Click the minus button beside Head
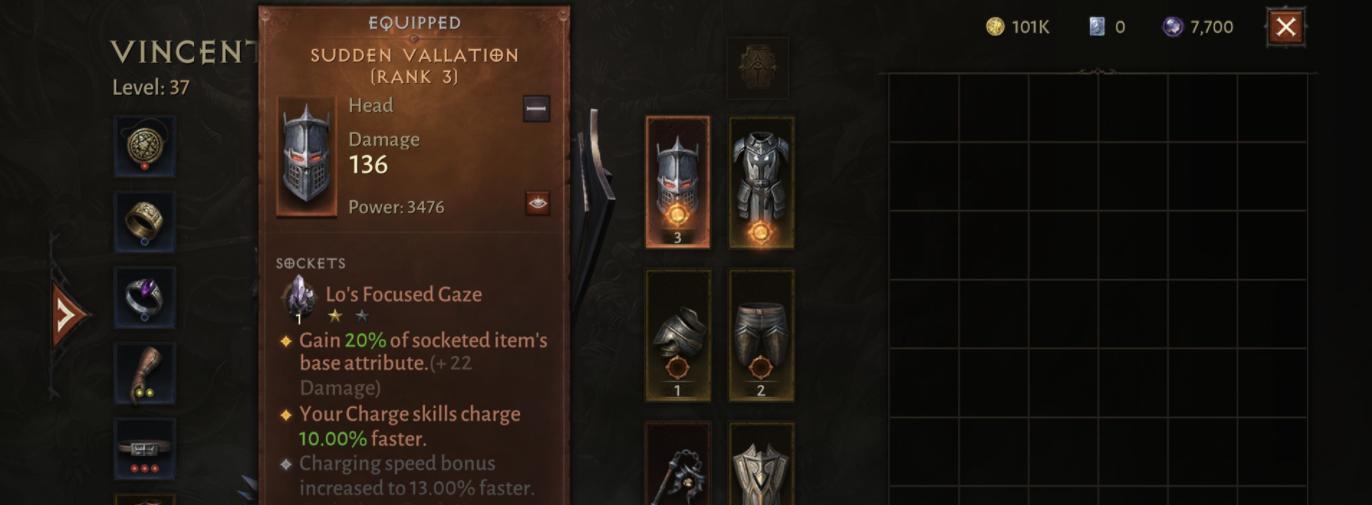Screen dimensions: 1372x505 coord(536,109)
